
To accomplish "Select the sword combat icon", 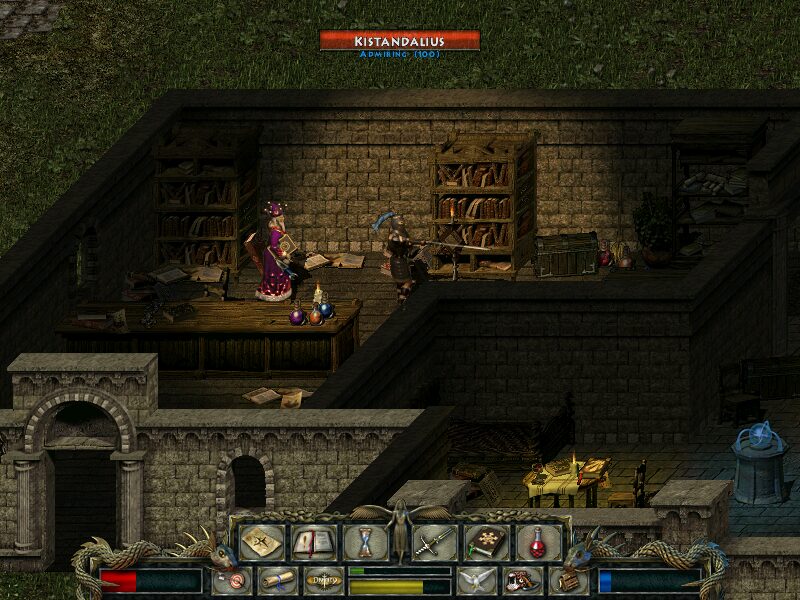I will pos(434,542).
